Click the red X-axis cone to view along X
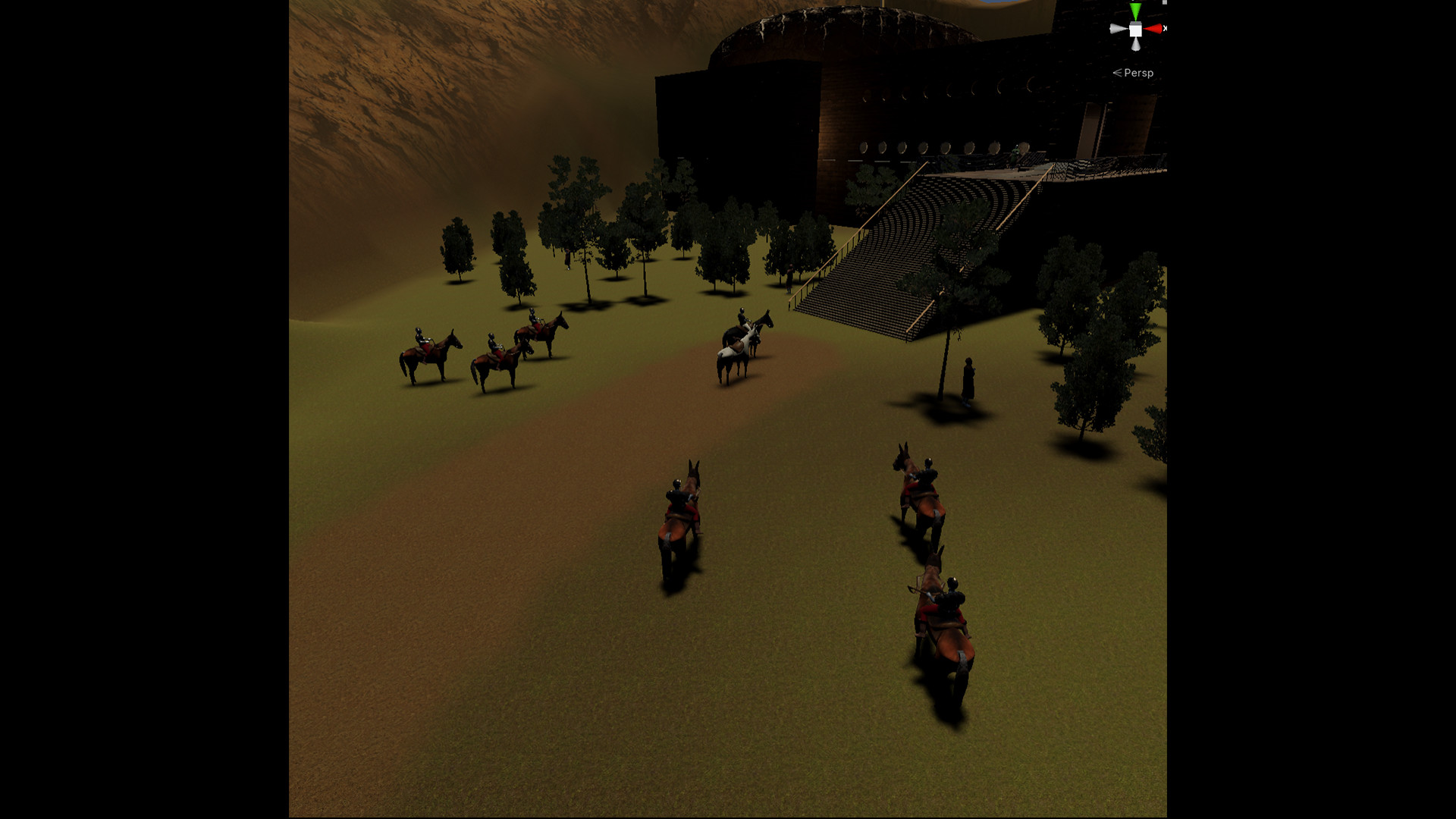Viewport: 1456px width, 819px height. point(1153,29)
